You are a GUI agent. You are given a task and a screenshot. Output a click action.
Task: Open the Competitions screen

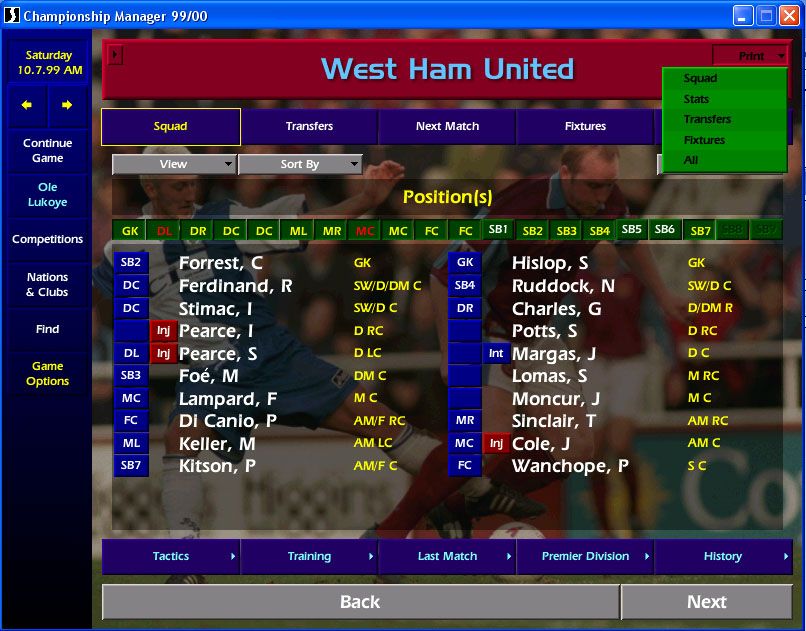coord(47,240)
